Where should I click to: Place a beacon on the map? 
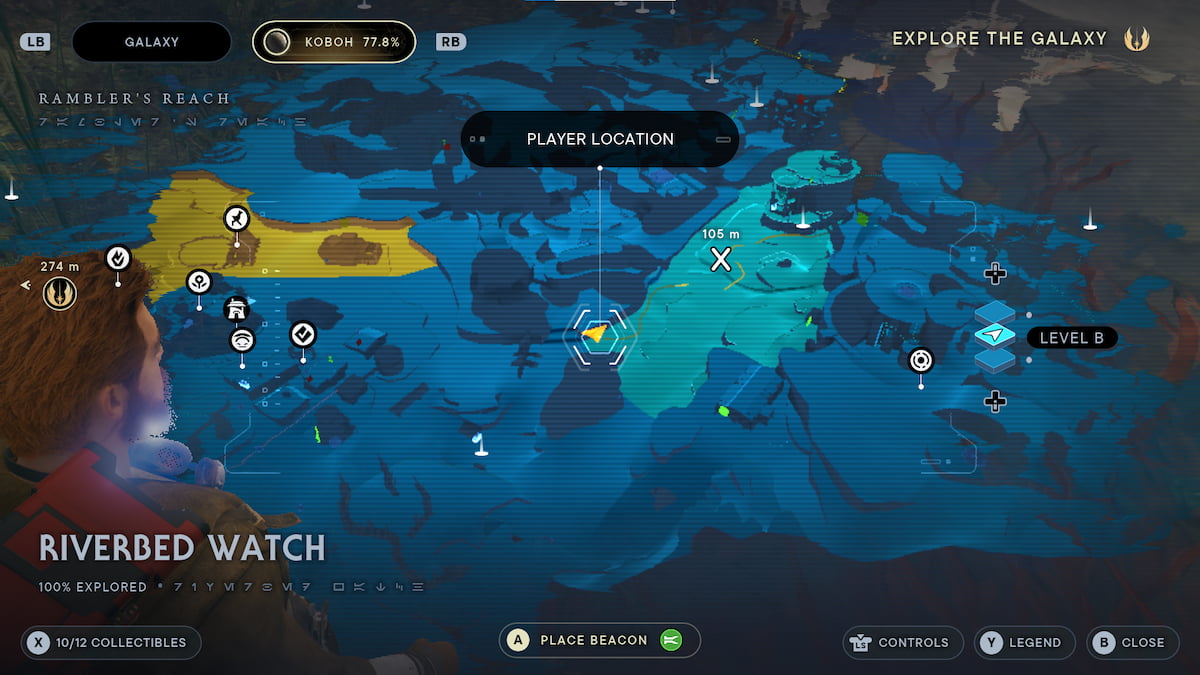(600, 640)
